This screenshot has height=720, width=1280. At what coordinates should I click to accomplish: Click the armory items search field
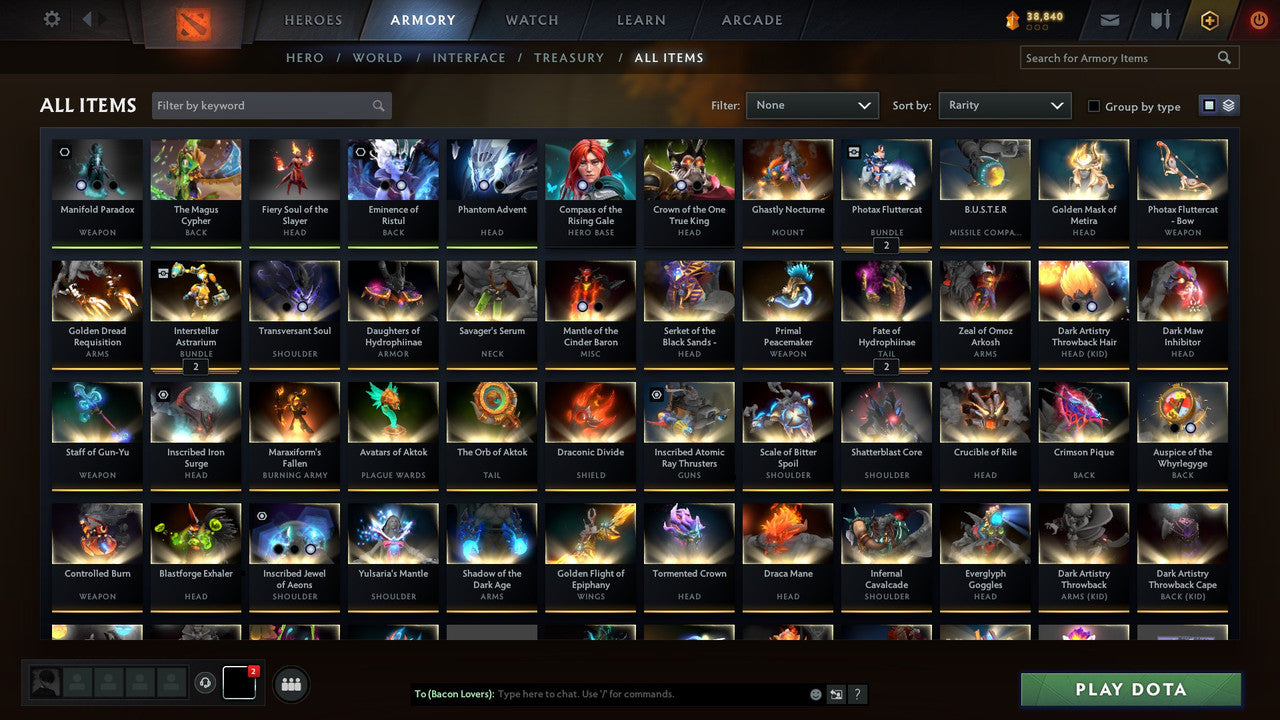(x=1120, y=57)
